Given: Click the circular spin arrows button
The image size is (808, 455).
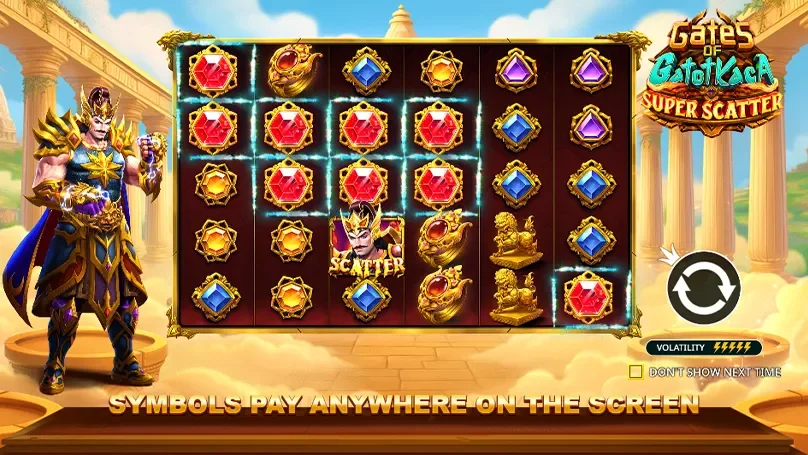Looking at the screenshot, I should (x=702, y=289).
